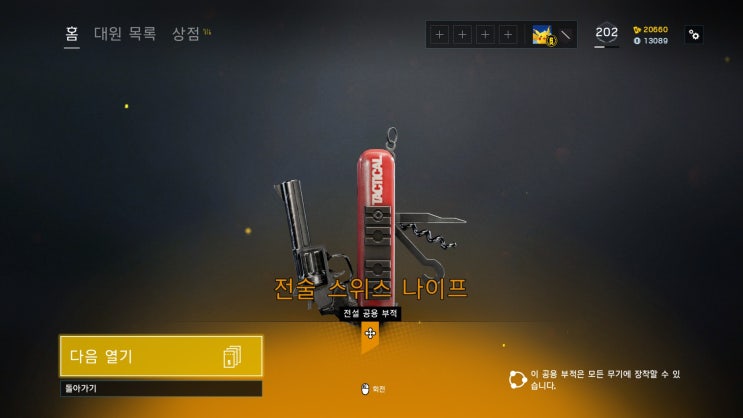Image resolution: width=743 pixels, height=418 pixels.
Task: Open the level 202 badge
Action: pyautogui.click(x=606, y=34)
